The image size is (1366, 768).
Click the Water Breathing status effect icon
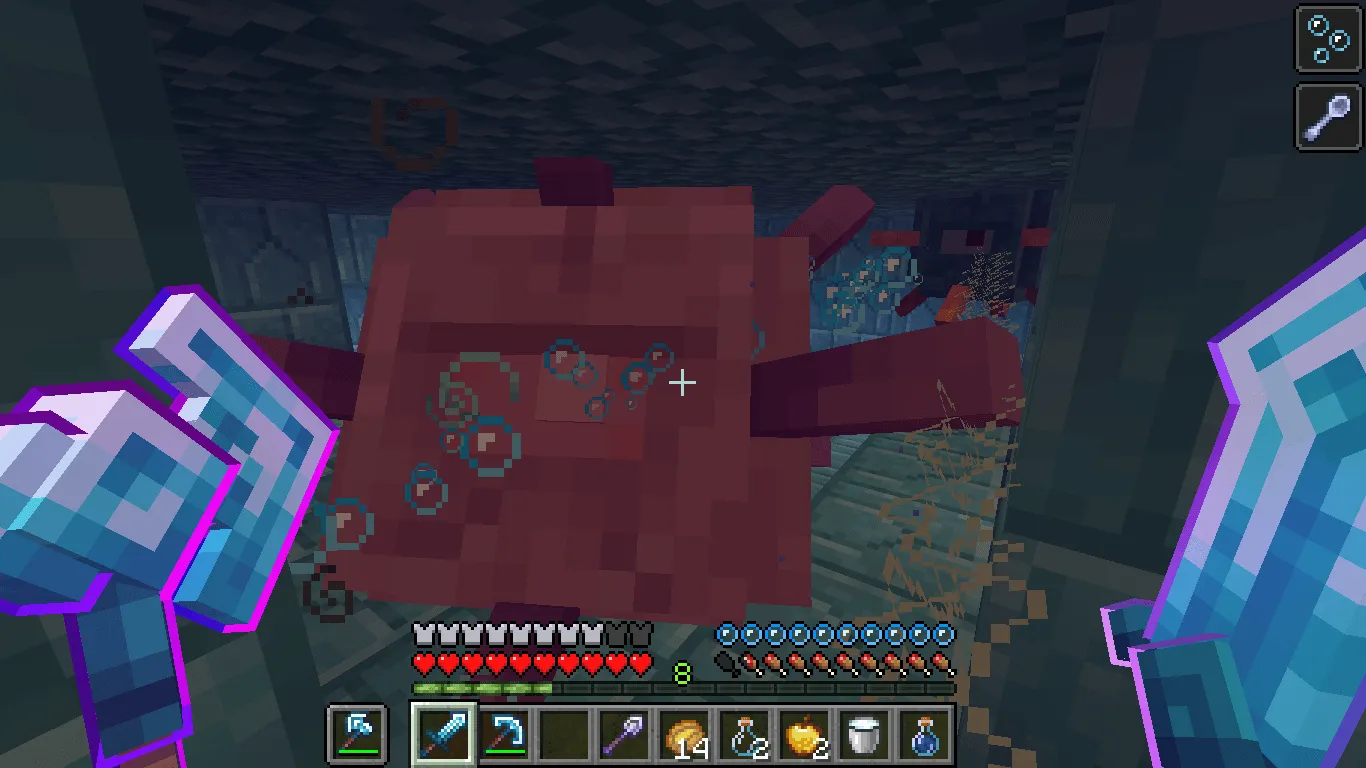[1326, 41]
